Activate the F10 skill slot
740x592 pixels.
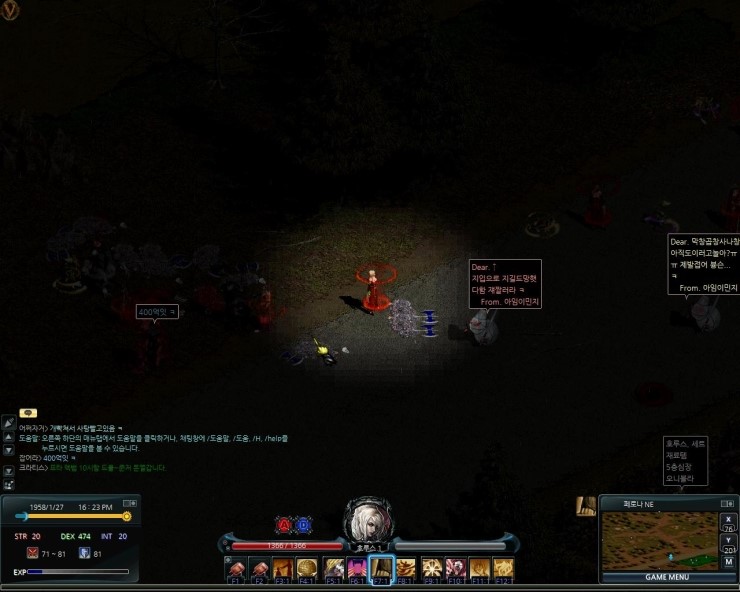[x=455, y=569]
